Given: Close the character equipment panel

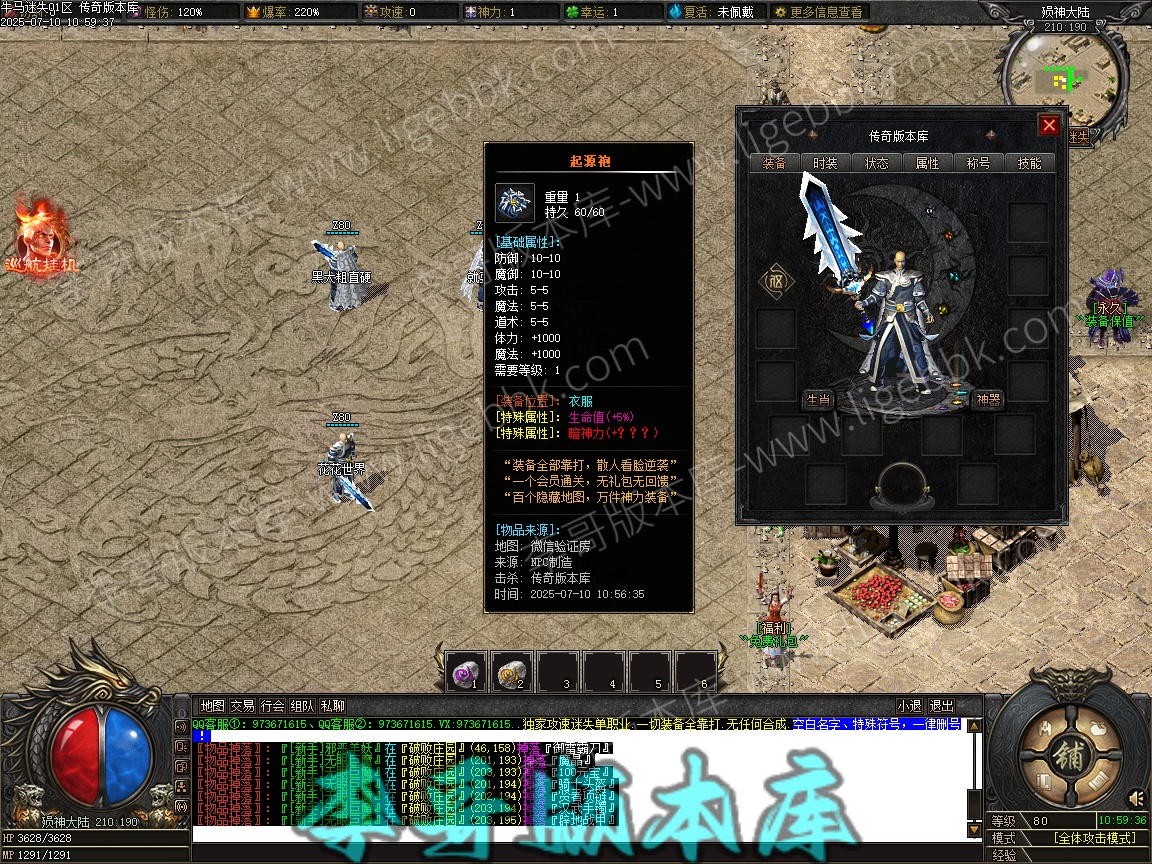Looking at the screenshot, I should (1048, 125).
